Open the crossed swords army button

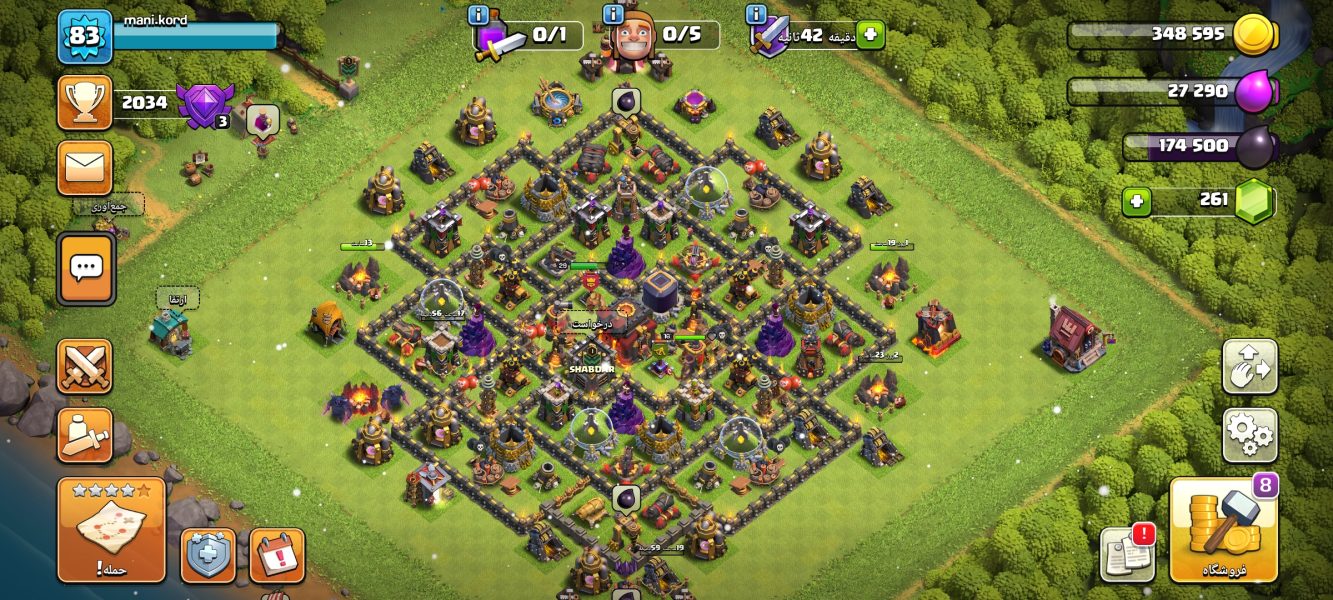pyautogui.click(x=85, y=366)
